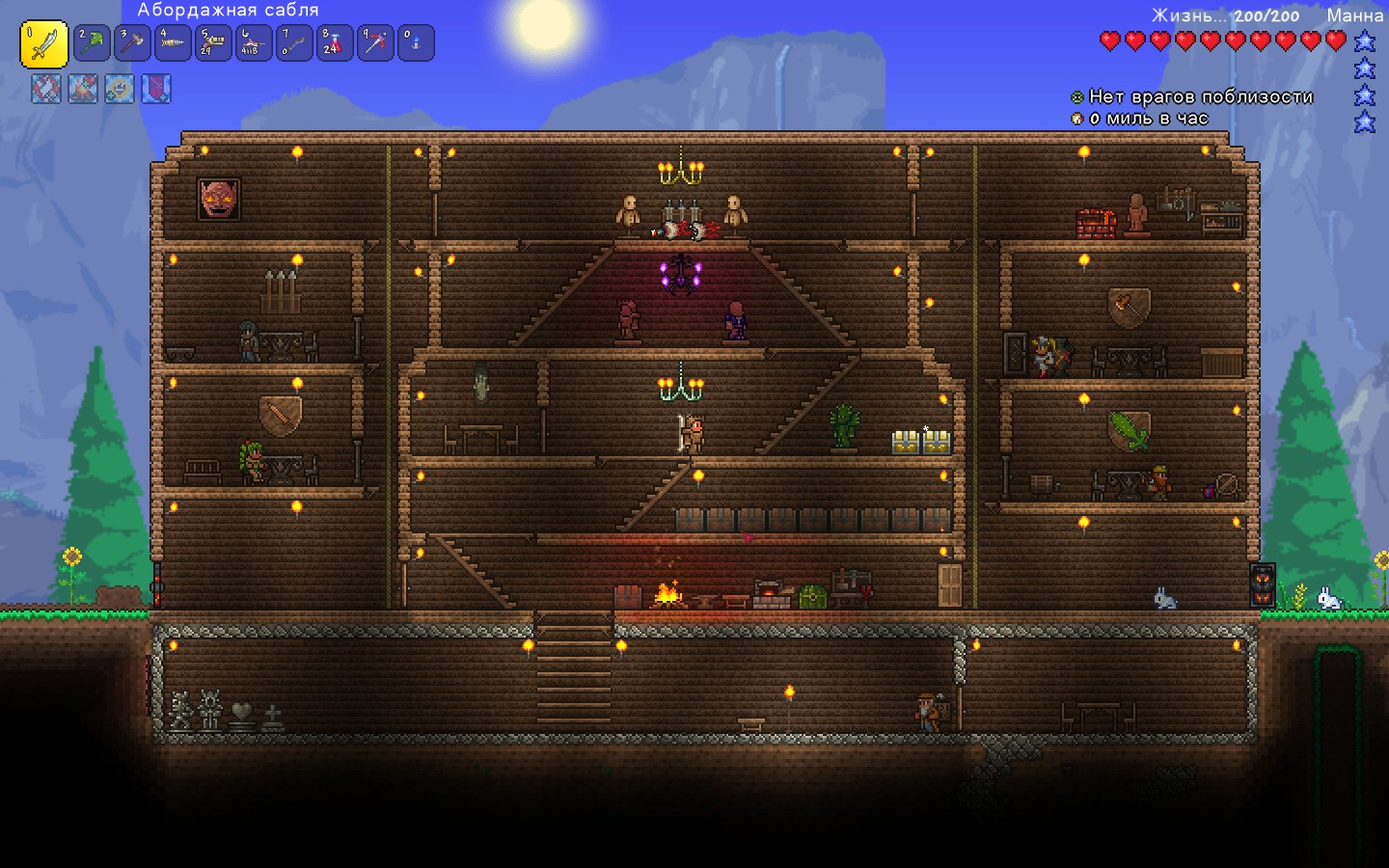Image resolution: width=1389 pixels, height=868 pixels.
Task: Pick the ranged weapon in hotbar slot 6
Action: (x=255, y=43)
